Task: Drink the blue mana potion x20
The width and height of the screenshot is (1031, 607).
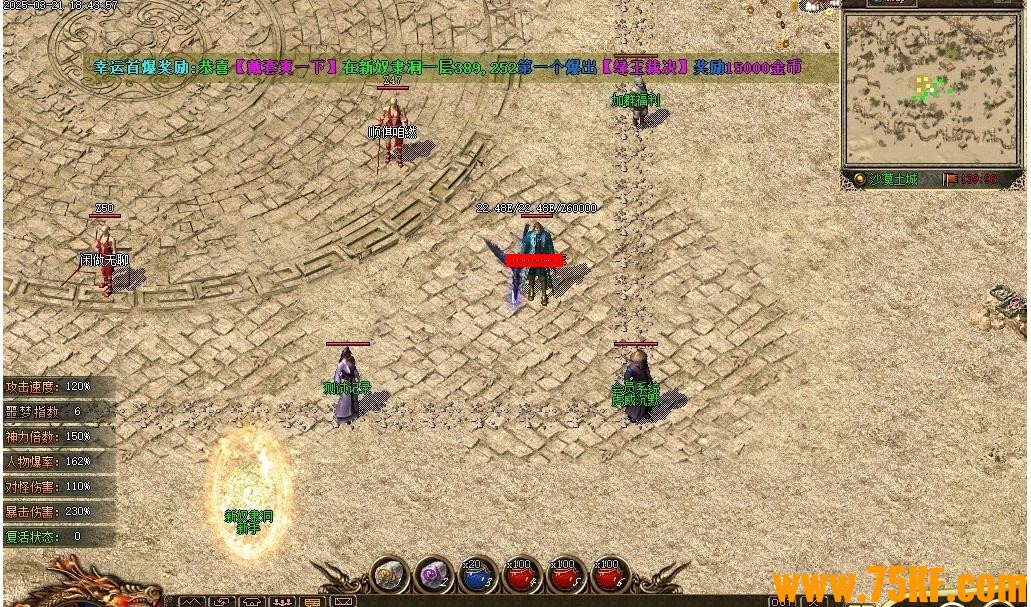Action: point(478,577)
